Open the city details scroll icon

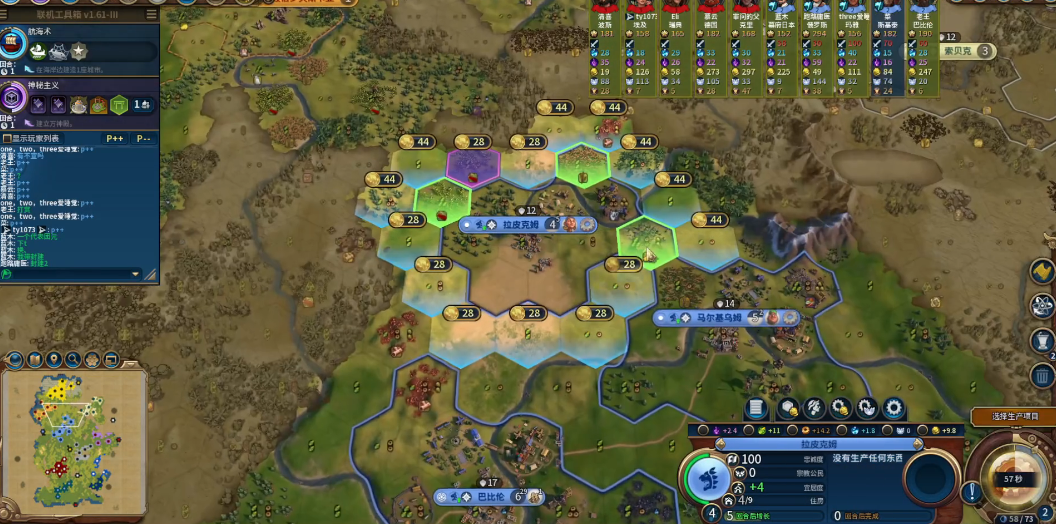click(757, 408)
